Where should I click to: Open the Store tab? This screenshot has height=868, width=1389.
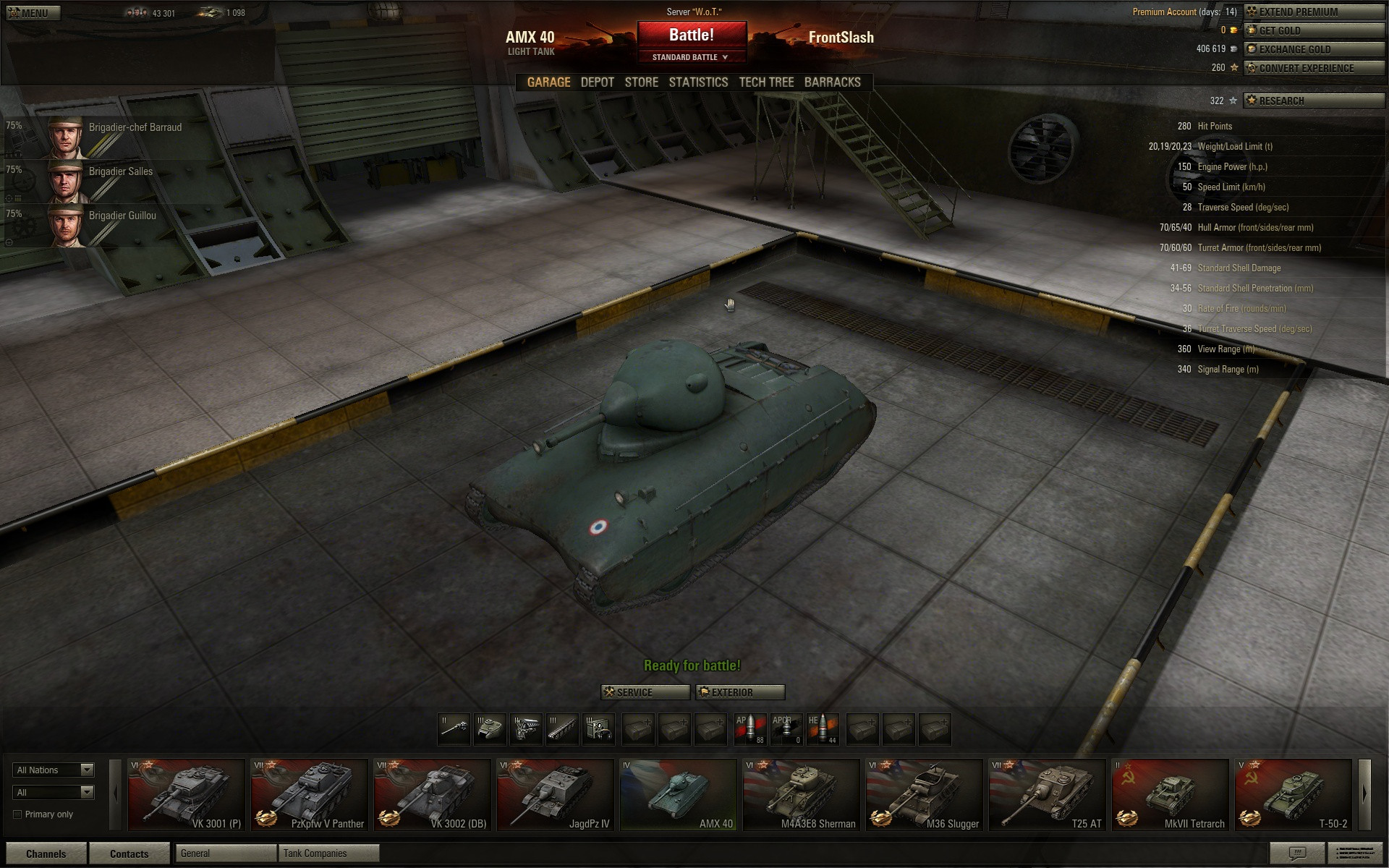[x=642, y=82]
